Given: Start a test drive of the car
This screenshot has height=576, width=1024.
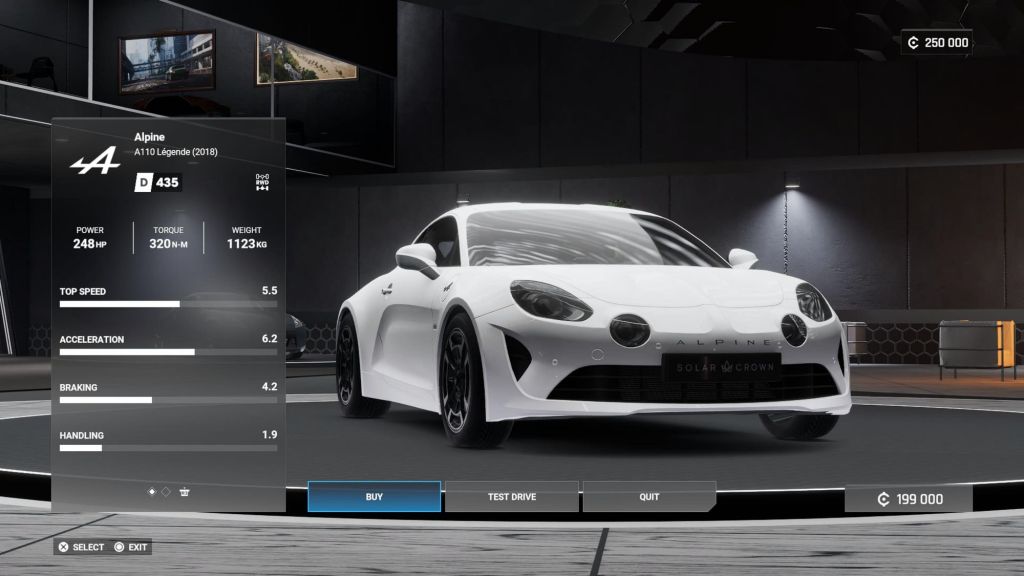Looking at the screenshot, I should pyautogui.click(x=511, y=497).
